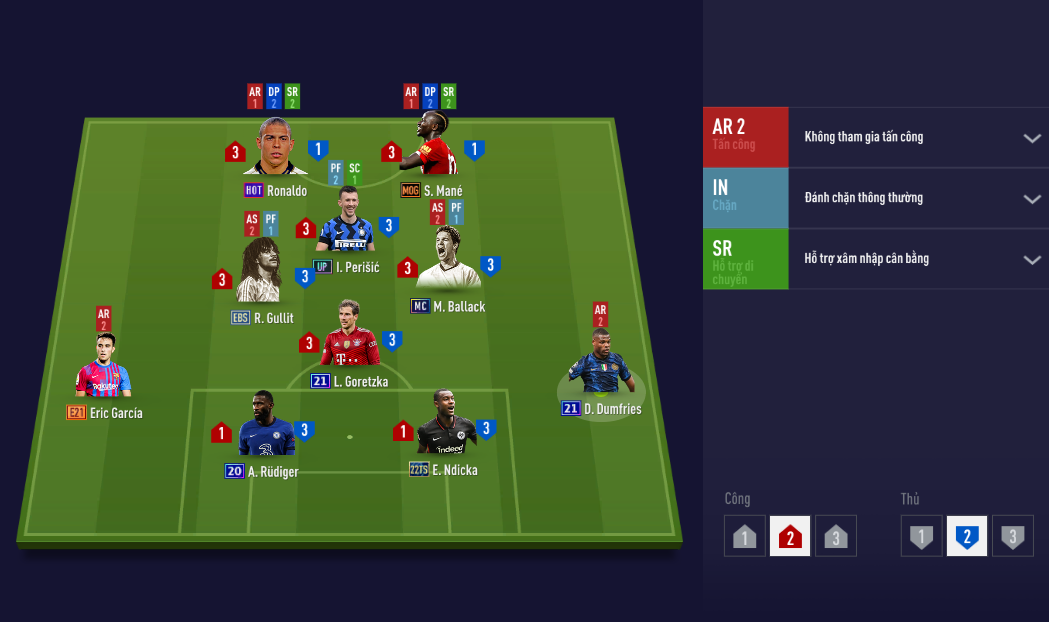Pick R. Gullit in the formation
This screenshot has height=622, width=1049.
[260, 272]
